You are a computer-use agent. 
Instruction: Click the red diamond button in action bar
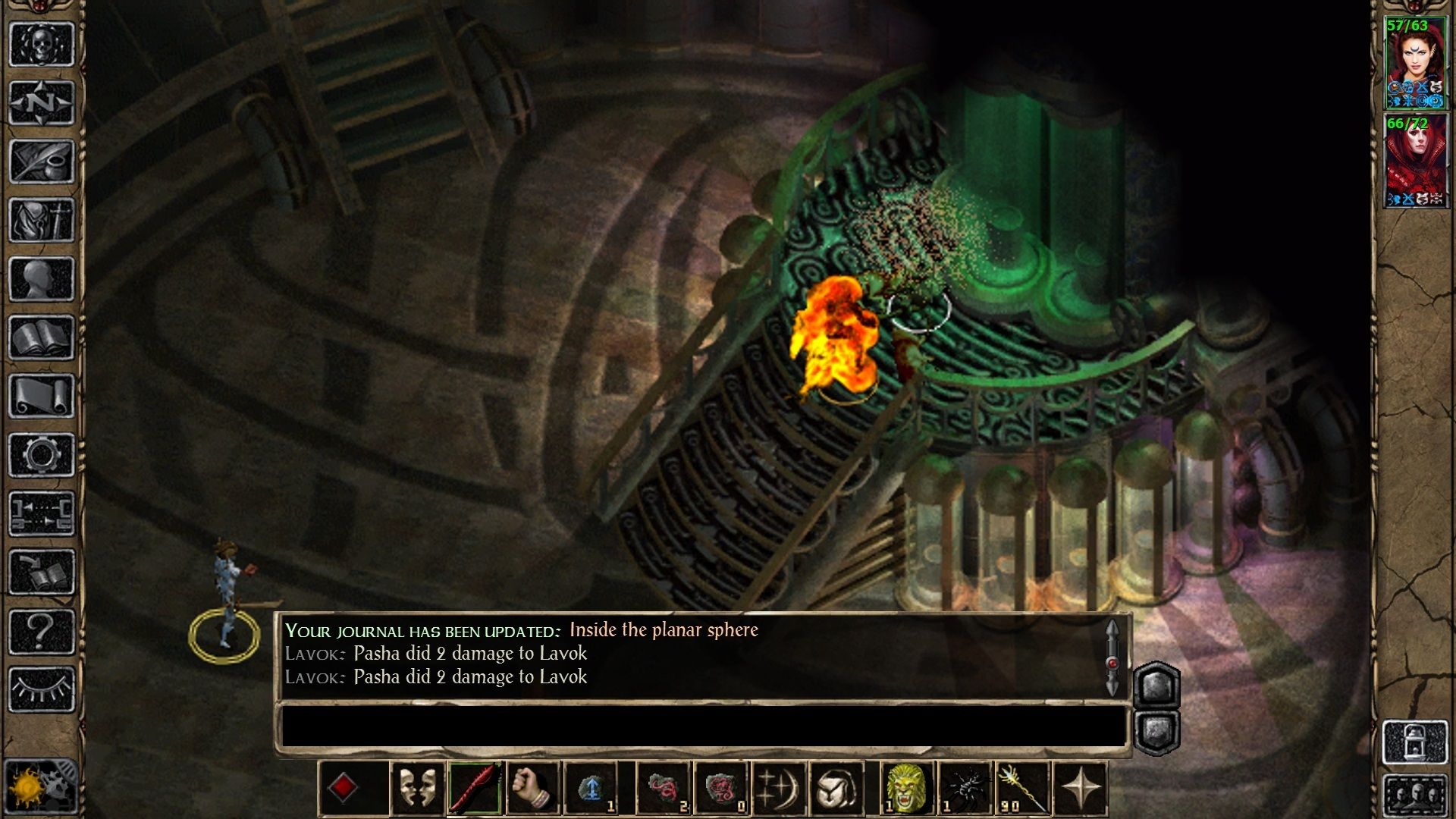tap(343, 788)
